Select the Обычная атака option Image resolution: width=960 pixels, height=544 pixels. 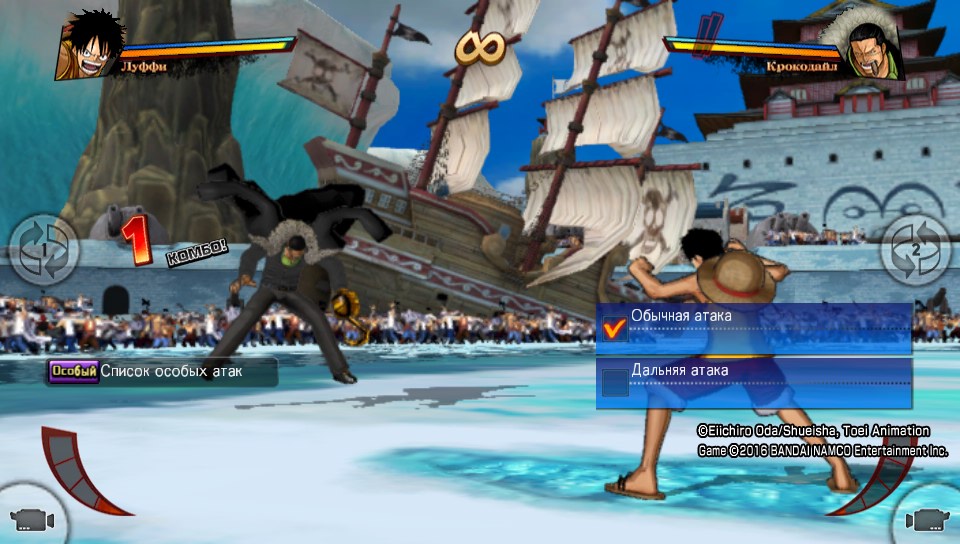755,327
